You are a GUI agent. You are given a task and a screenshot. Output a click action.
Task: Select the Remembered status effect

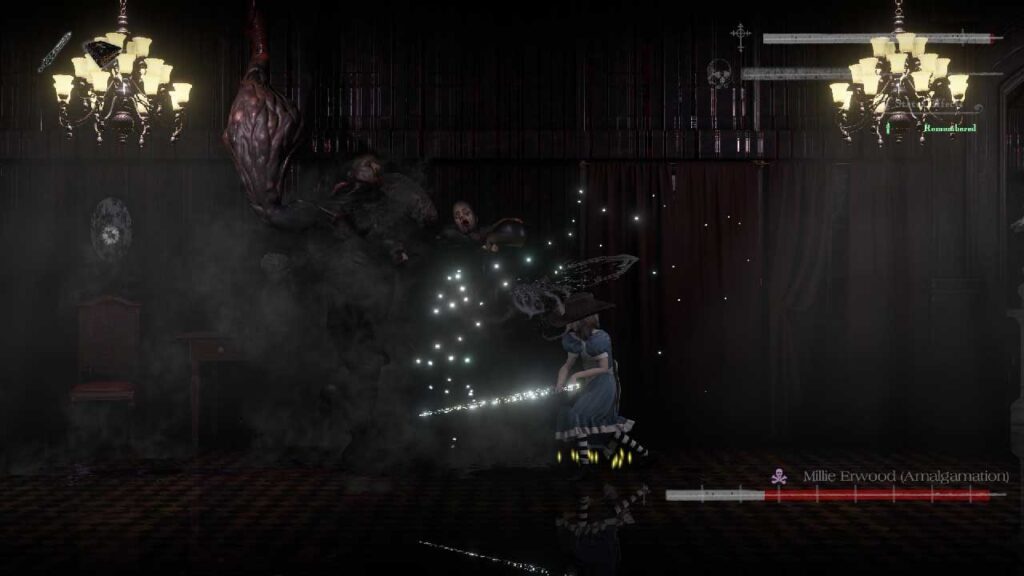[x=948, y=128]
